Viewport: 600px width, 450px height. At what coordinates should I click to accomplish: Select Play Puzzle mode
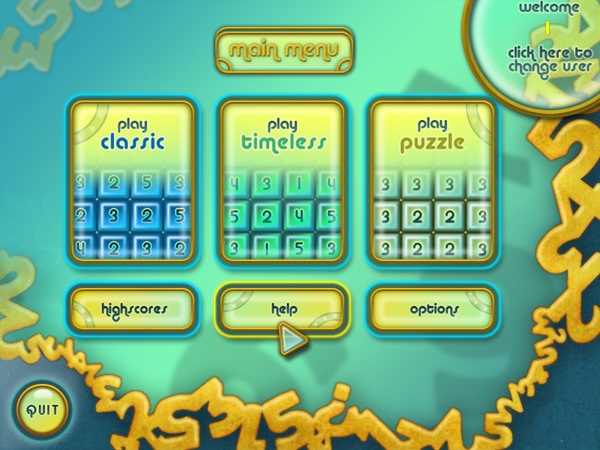point(433,182)
